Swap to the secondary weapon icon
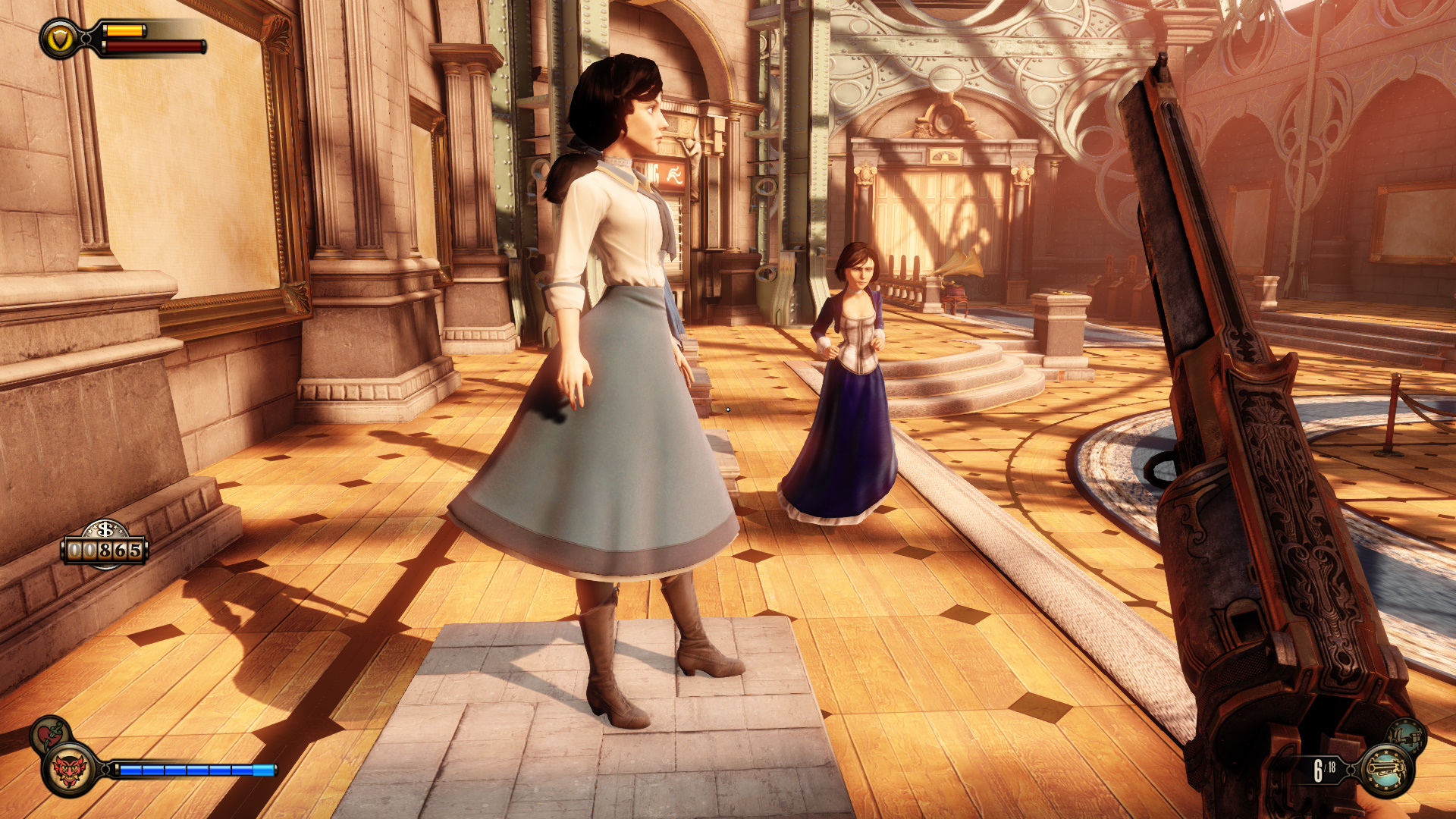This screenshot has height=819, width=1456. pos(1407,736)
